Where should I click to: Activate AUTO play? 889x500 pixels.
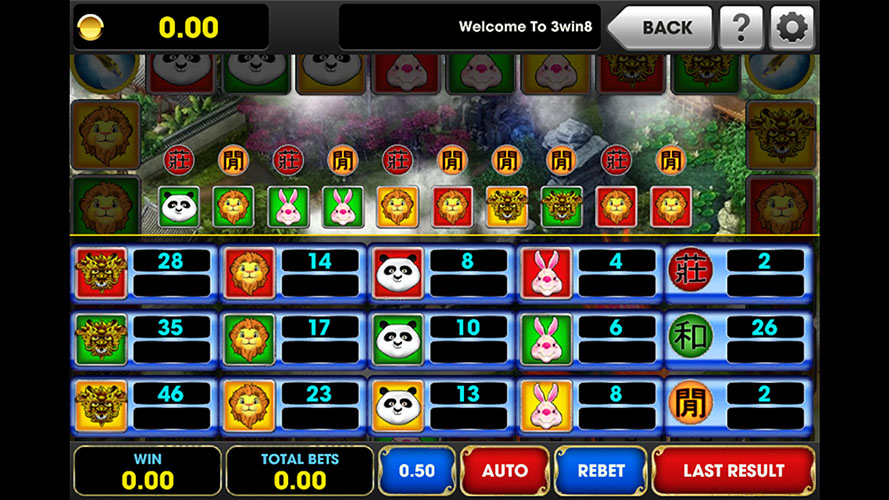(505, 470)
